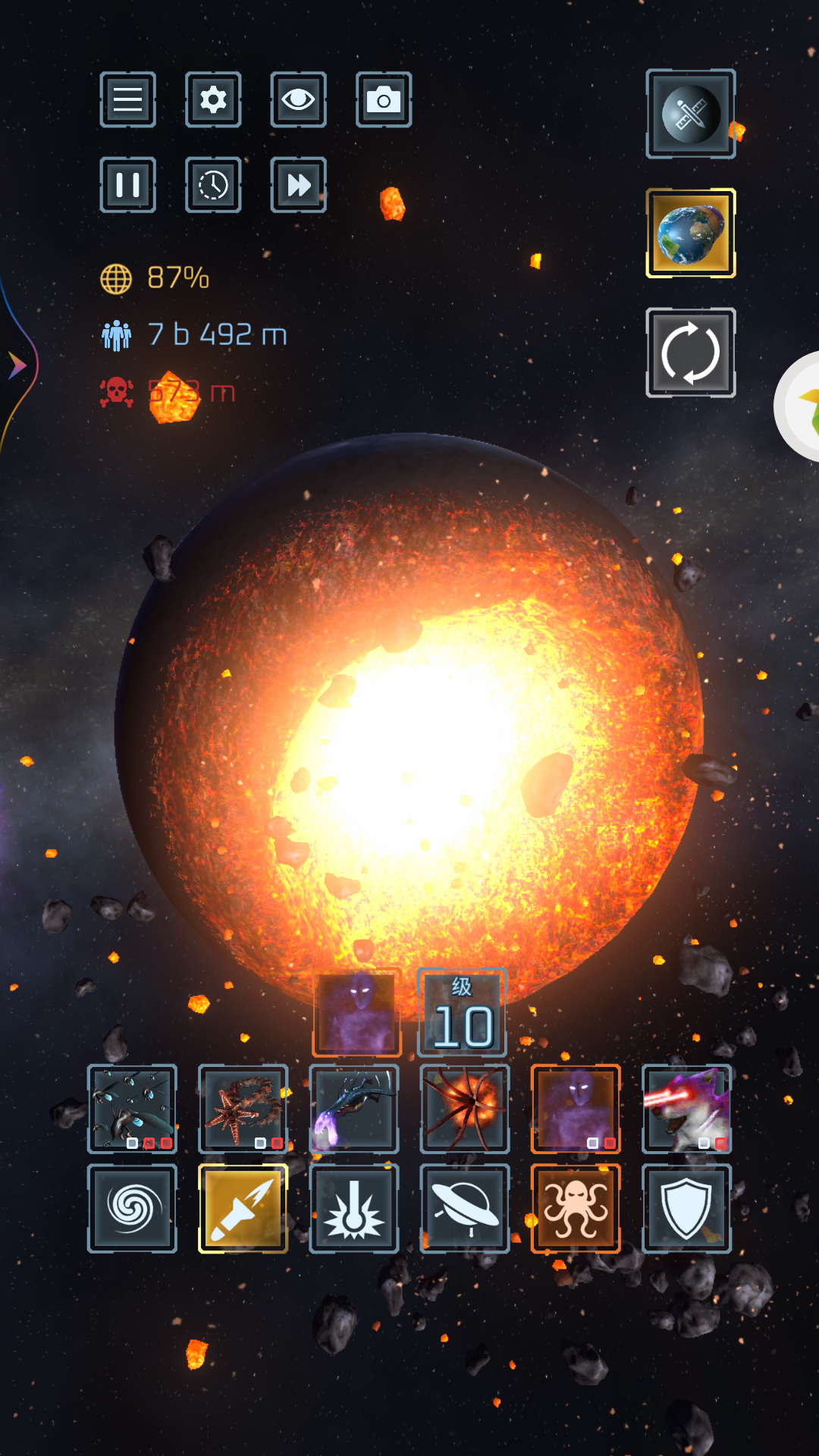Select the purple alien giant slot

576,1109
